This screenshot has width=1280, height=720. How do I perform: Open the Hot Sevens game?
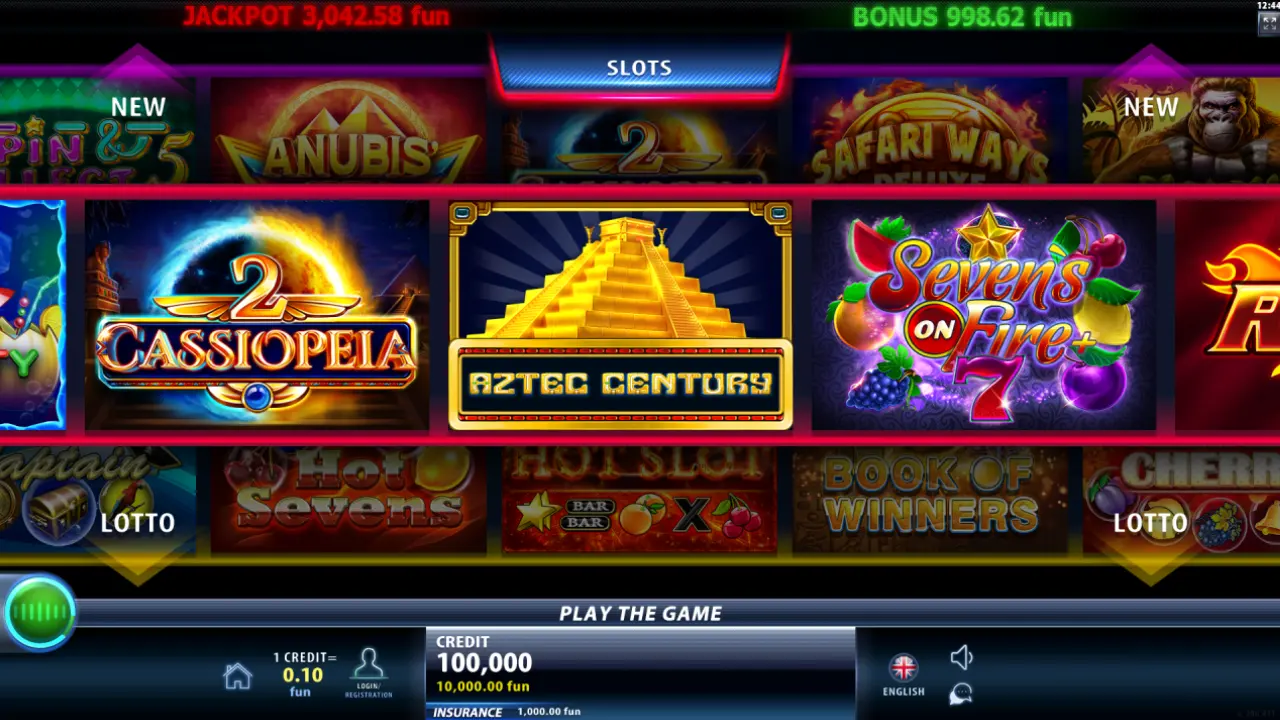click(348, 500)
